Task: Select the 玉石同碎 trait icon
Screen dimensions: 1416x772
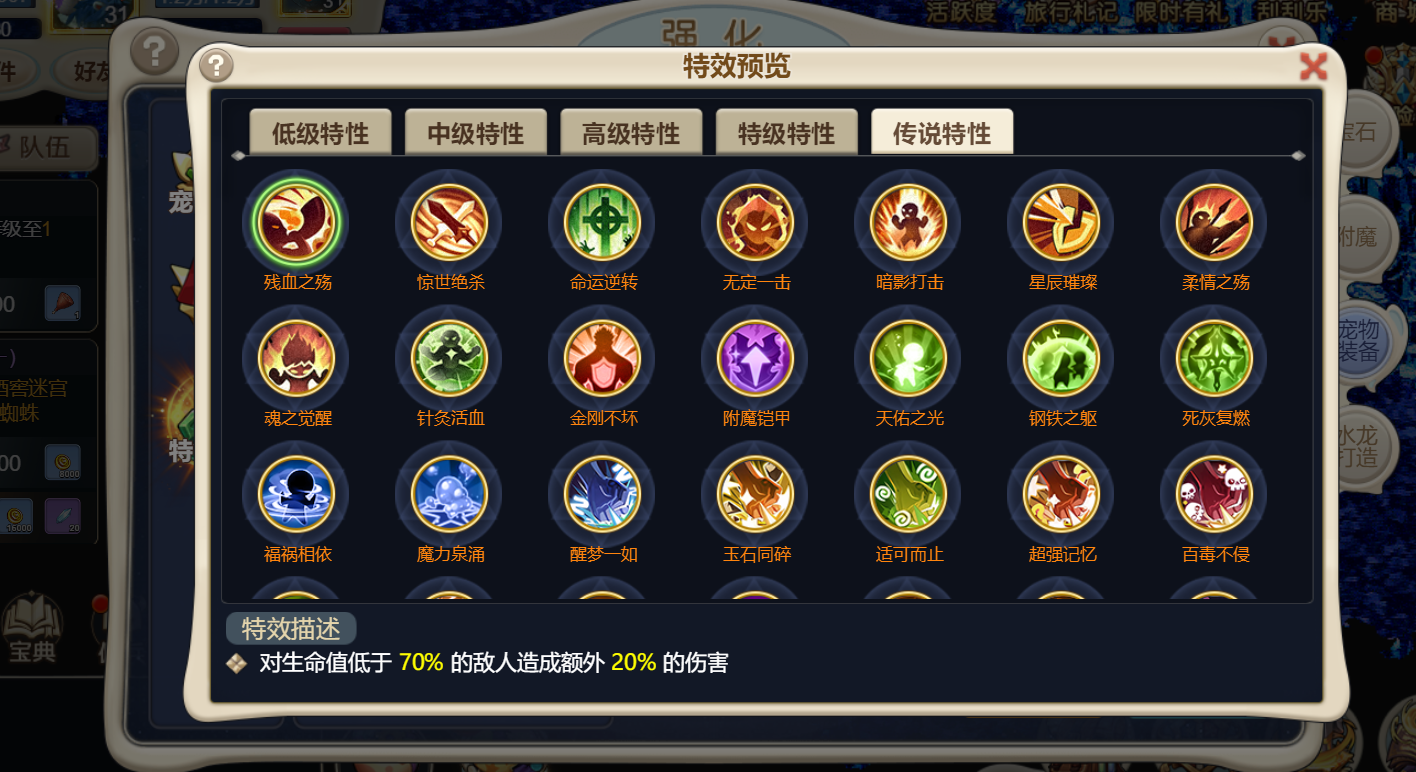Action: pos(756,495)
